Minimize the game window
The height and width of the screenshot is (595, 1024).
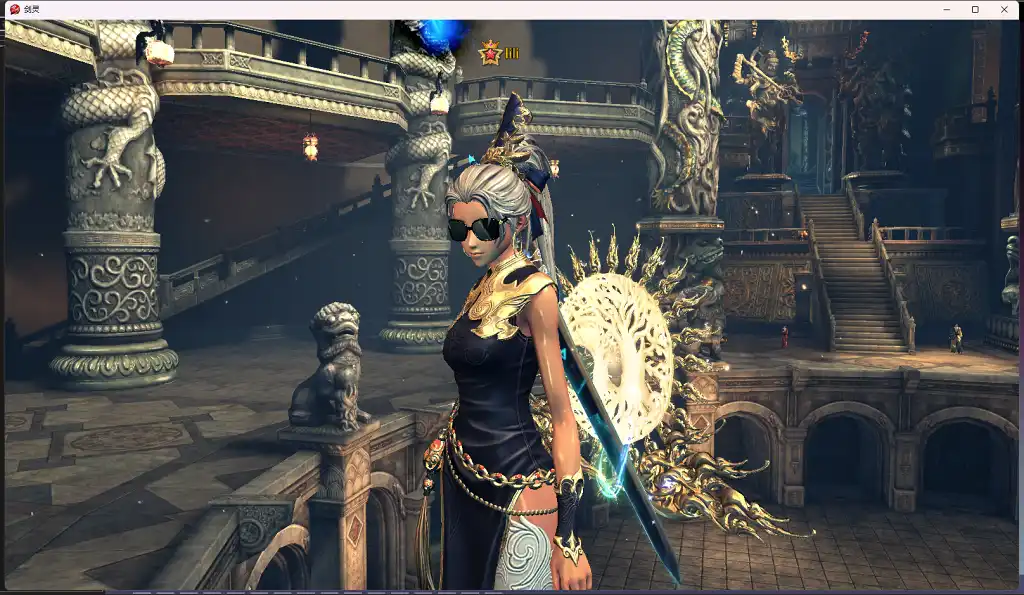[x=946, y=9]
